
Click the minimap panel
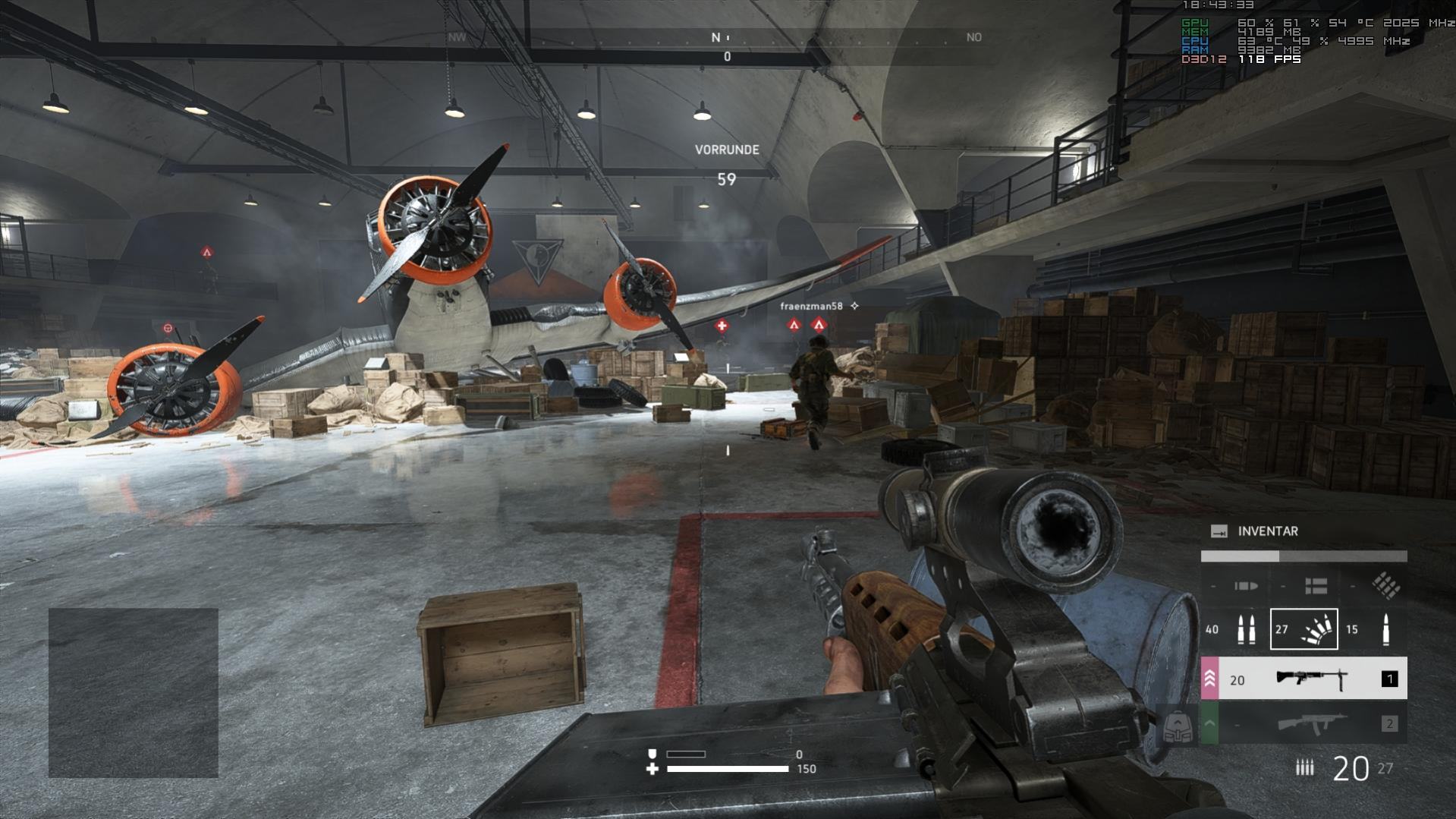click(134, 692)
